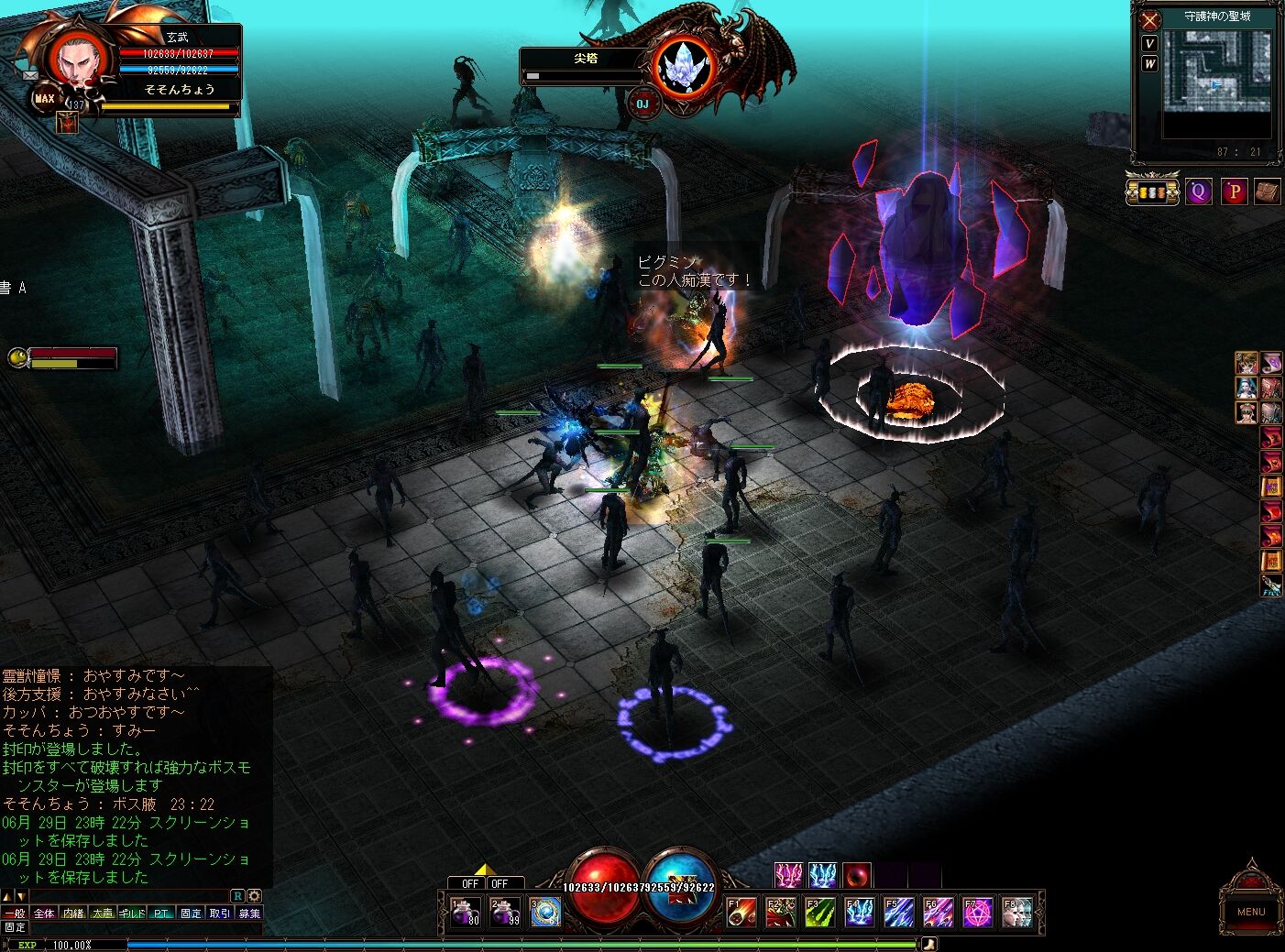Click the V button beside the minimap
1285x952 pixels.
click(x=1149, y=44)
